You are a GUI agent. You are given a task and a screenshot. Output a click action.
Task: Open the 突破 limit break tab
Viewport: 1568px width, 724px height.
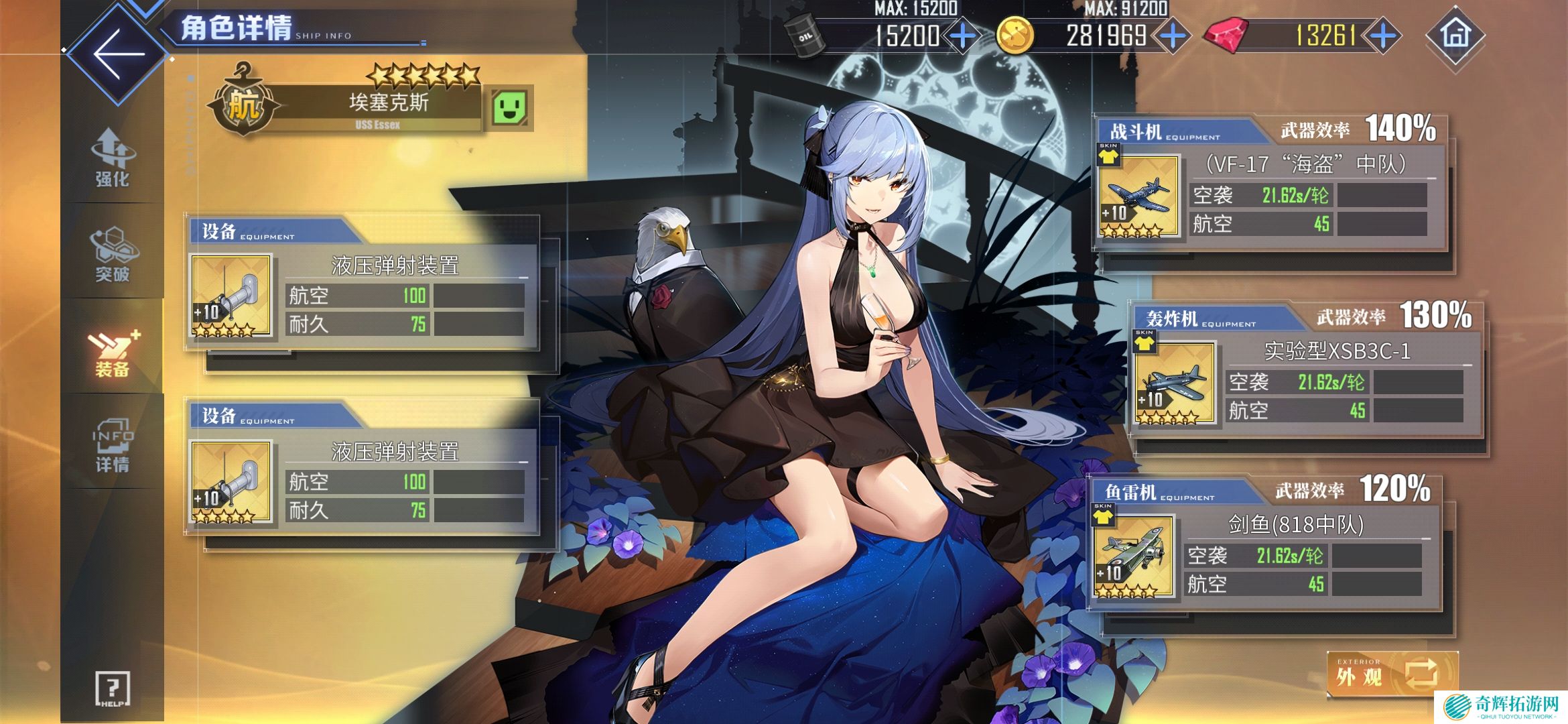pyautogui.click(x=113, y=254)
